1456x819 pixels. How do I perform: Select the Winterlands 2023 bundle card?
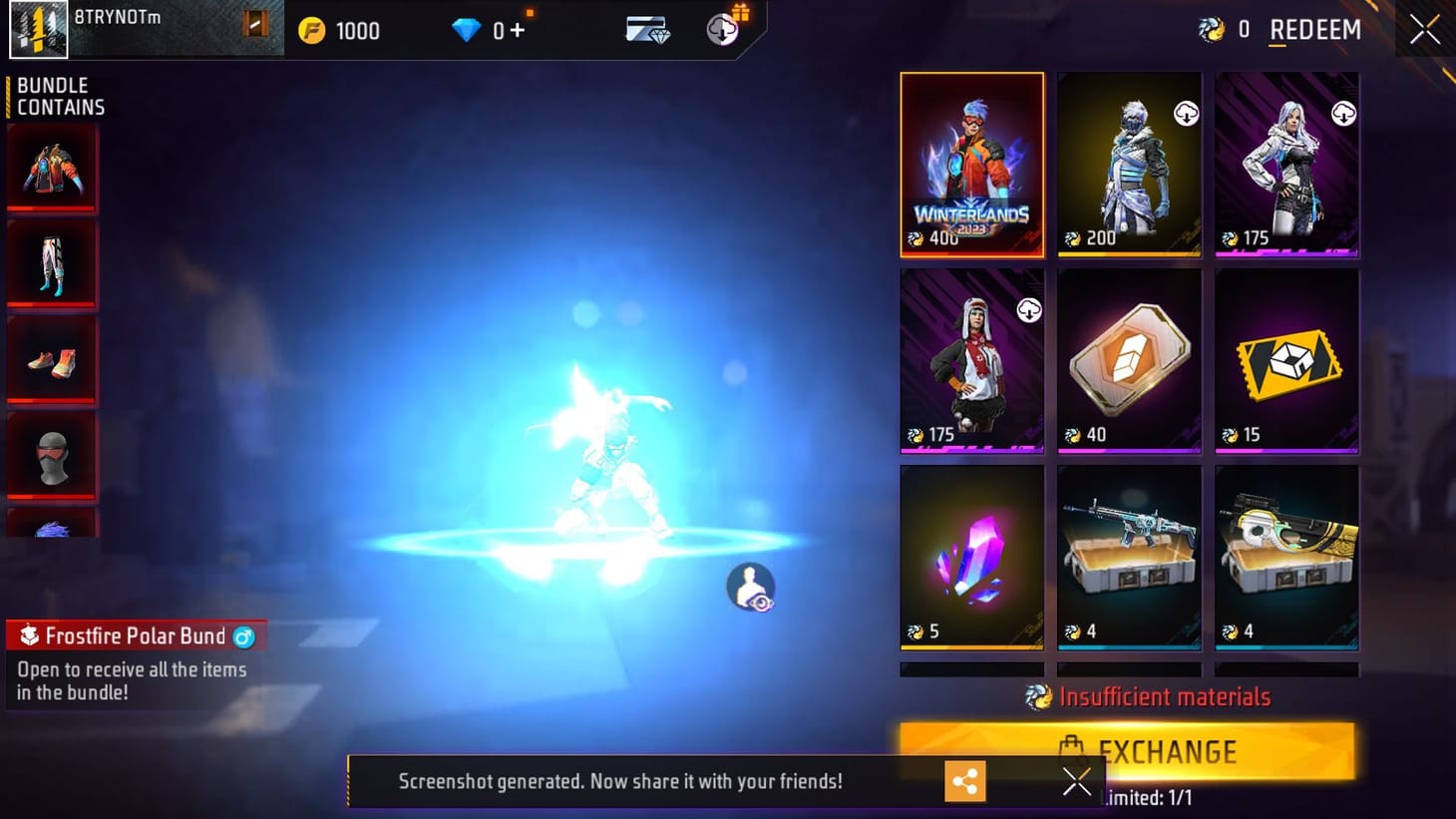pyautogui.click(x=971, y=165)
